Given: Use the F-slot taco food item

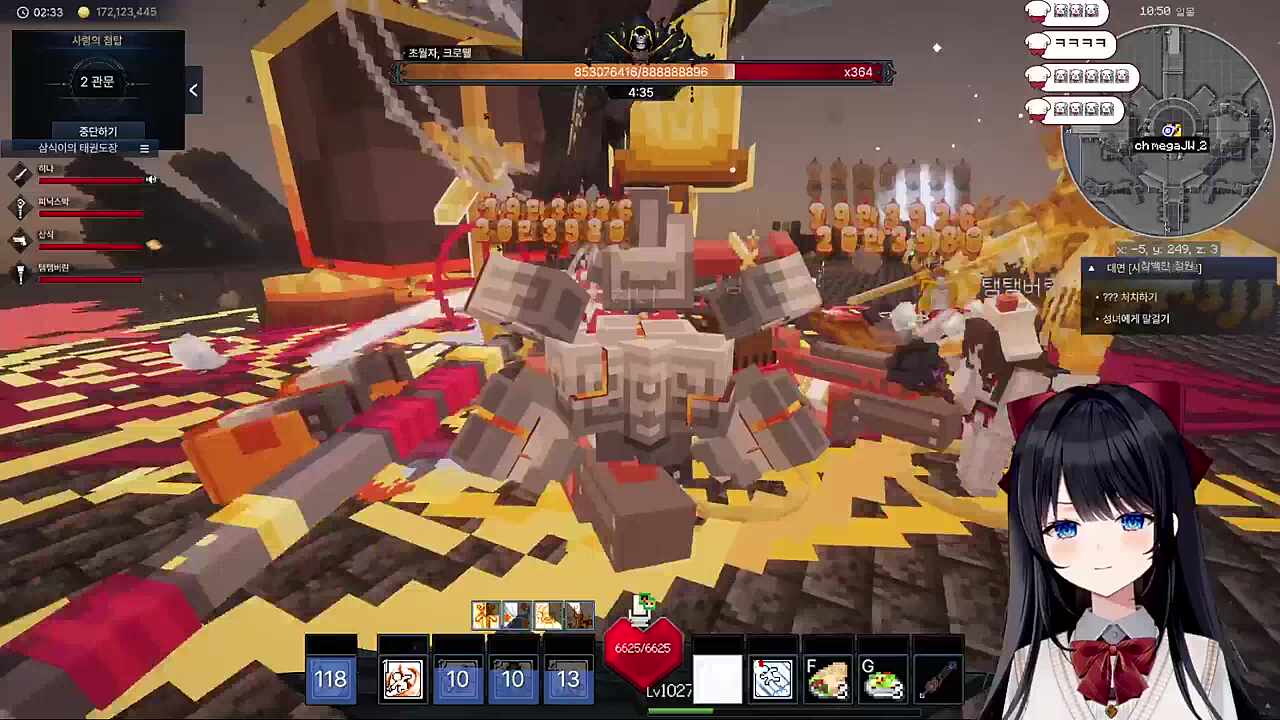Looking at the screenshot, I should click(x=827, y=679).
